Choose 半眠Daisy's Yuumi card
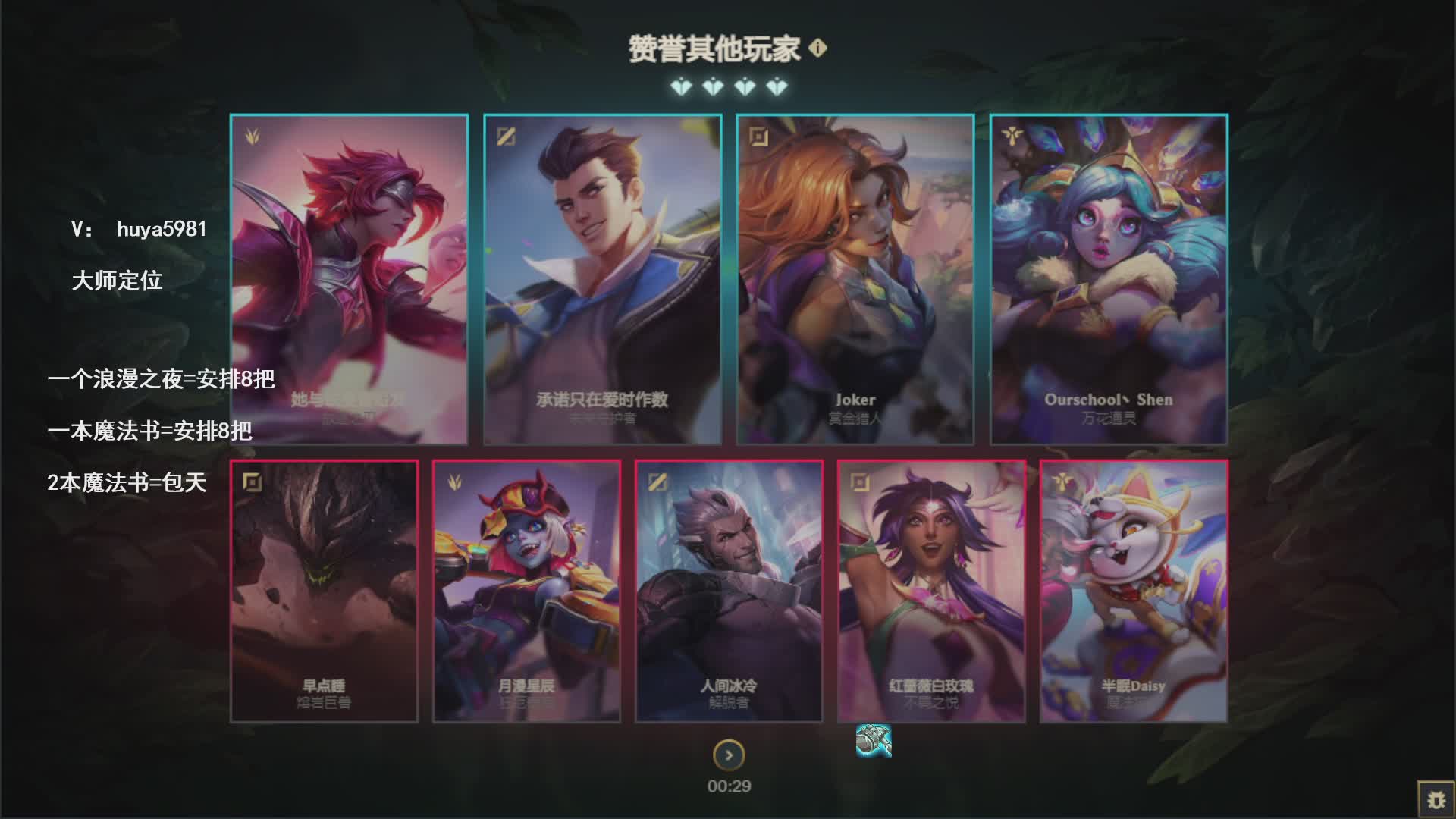1456x819 pixels. [x=1133, y=591]
